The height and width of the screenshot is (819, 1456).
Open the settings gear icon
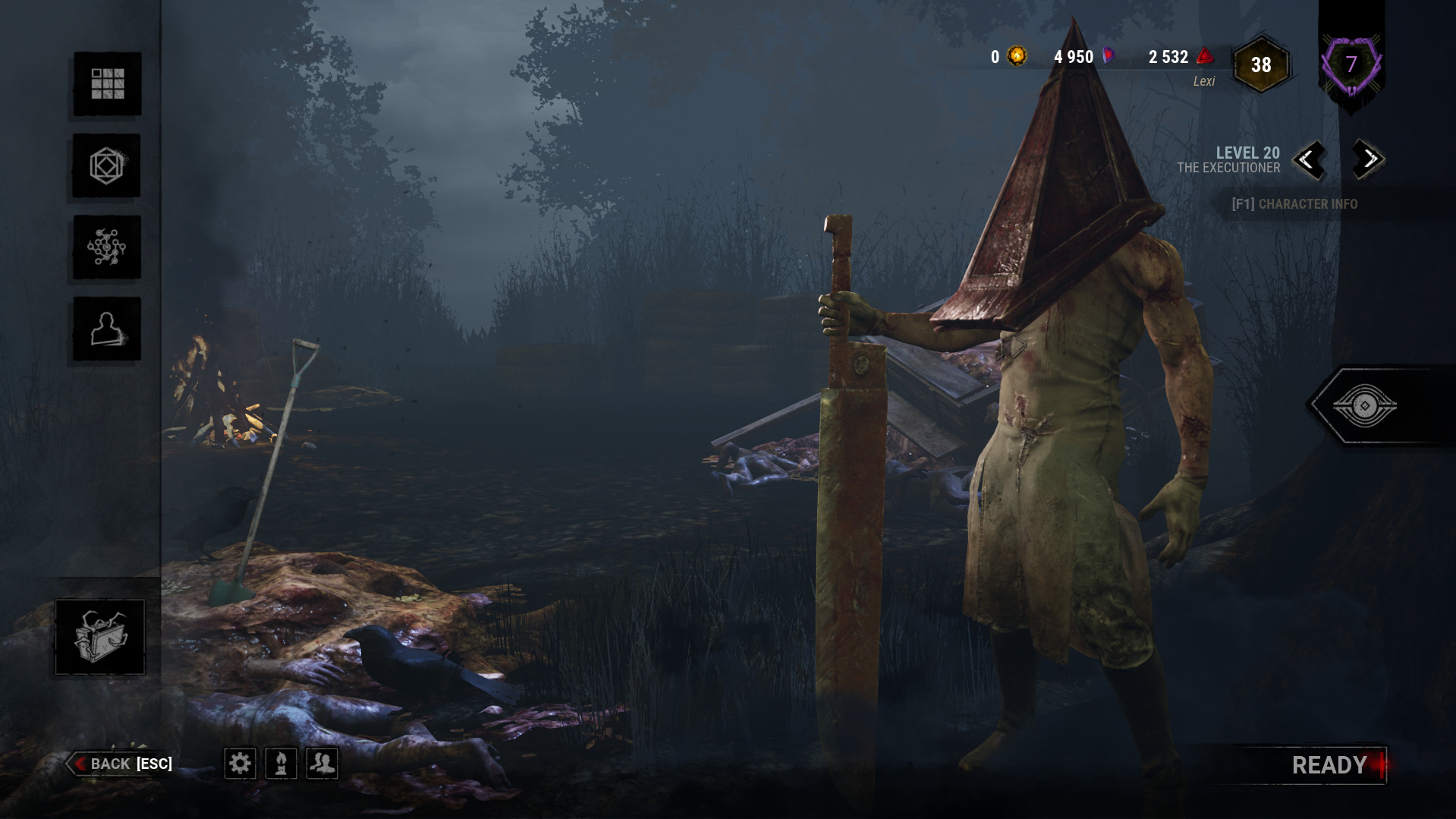coord(240,763)
